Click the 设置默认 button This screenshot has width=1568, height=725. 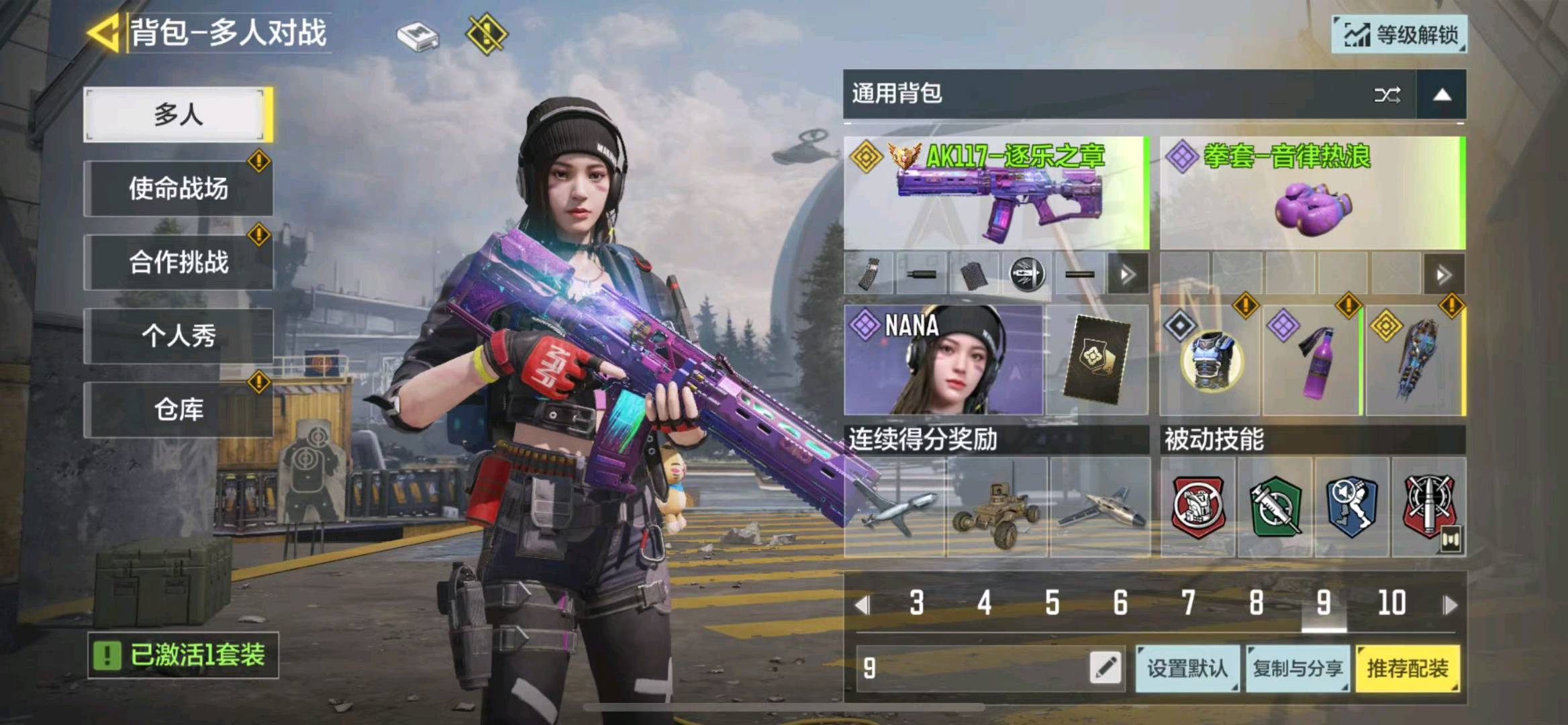click(1187, 668)
